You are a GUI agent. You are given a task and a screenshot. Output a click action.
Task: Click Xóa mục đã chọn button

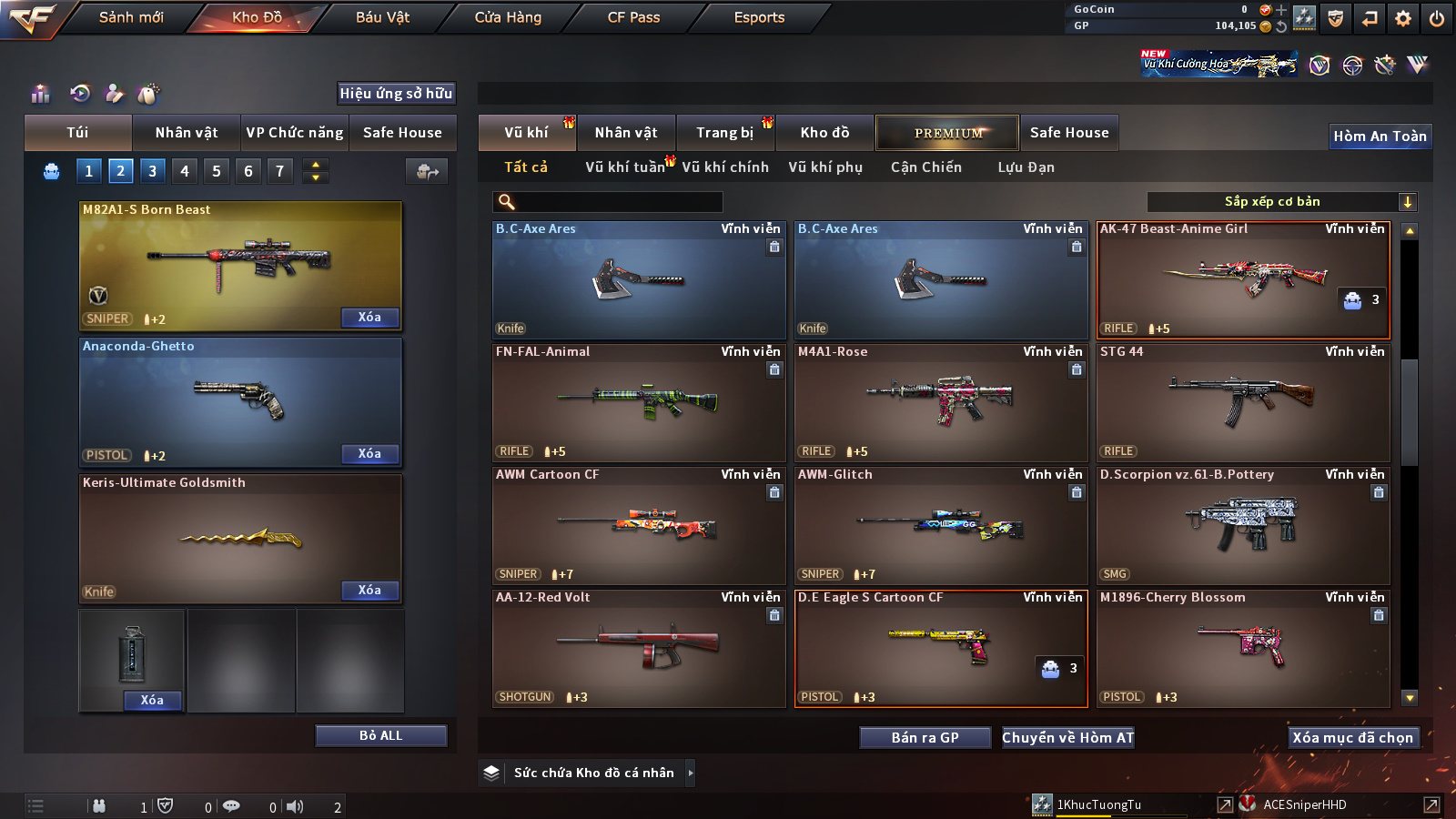pos(1352,738)
